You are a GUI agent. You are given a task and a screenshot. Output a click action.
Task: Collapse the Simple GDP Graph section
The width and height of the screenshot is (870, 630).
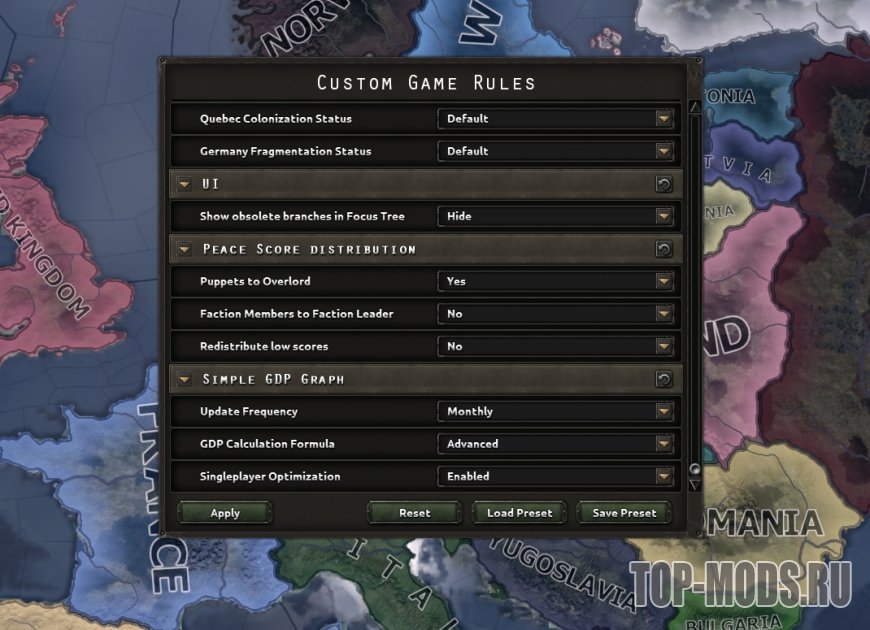184,379
